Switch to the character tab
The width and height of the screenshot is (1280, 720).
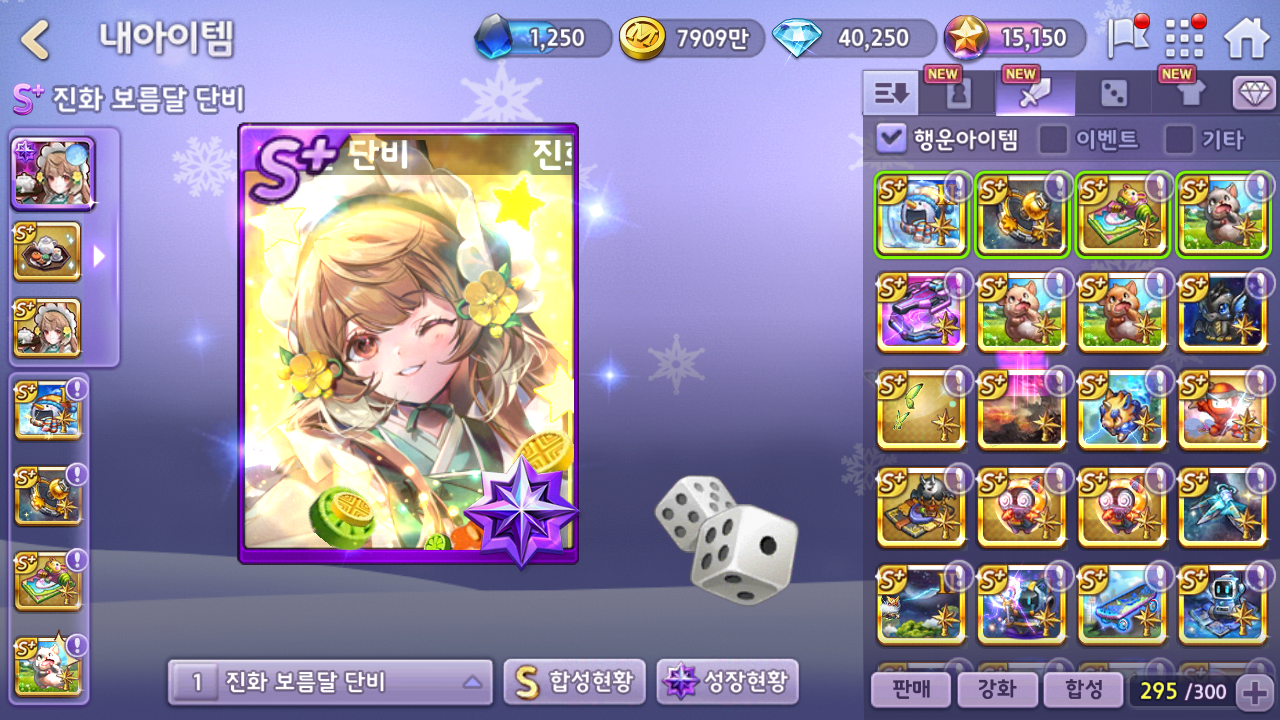[958, 94]
